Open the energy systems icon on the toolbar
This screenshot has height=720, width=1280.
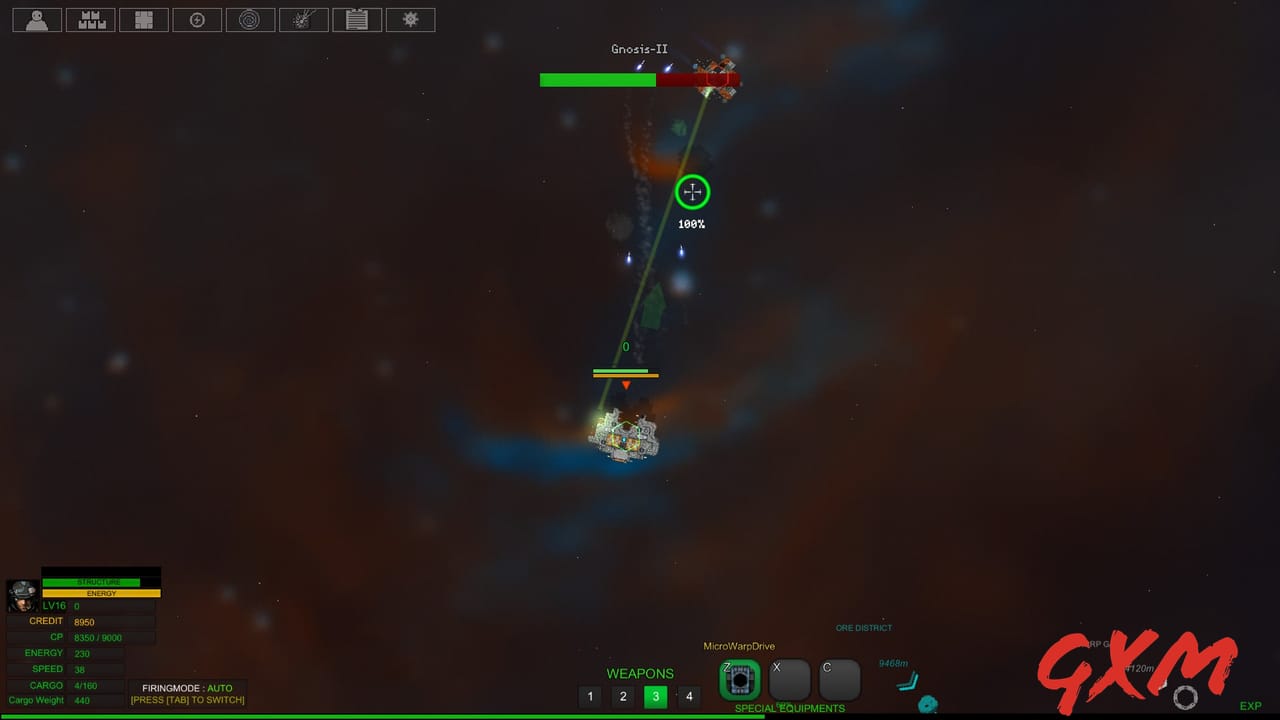tap(197, 19)
